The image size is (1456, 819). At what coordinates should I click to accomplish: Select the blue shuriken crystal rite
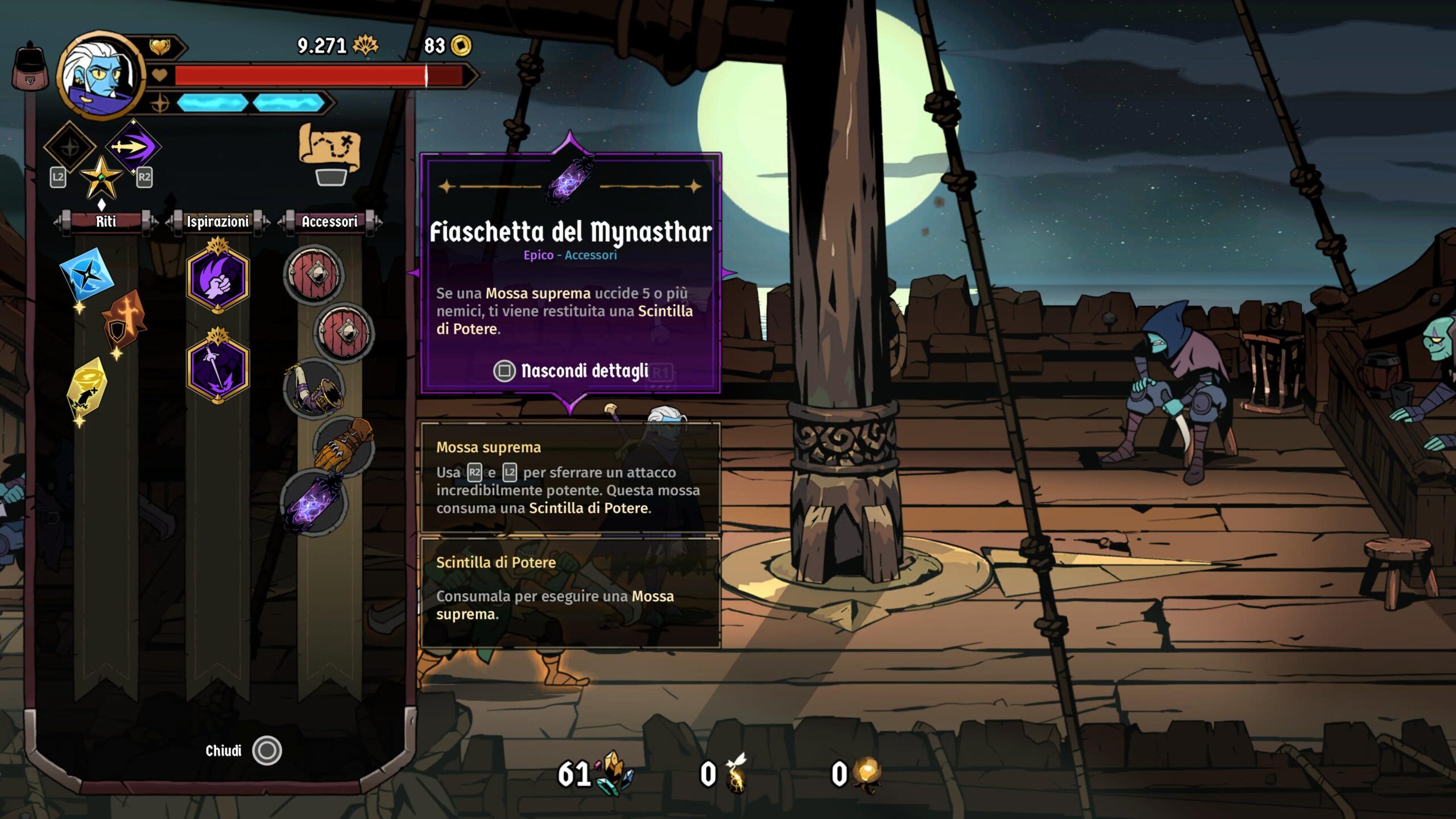(x=86, y=275)
